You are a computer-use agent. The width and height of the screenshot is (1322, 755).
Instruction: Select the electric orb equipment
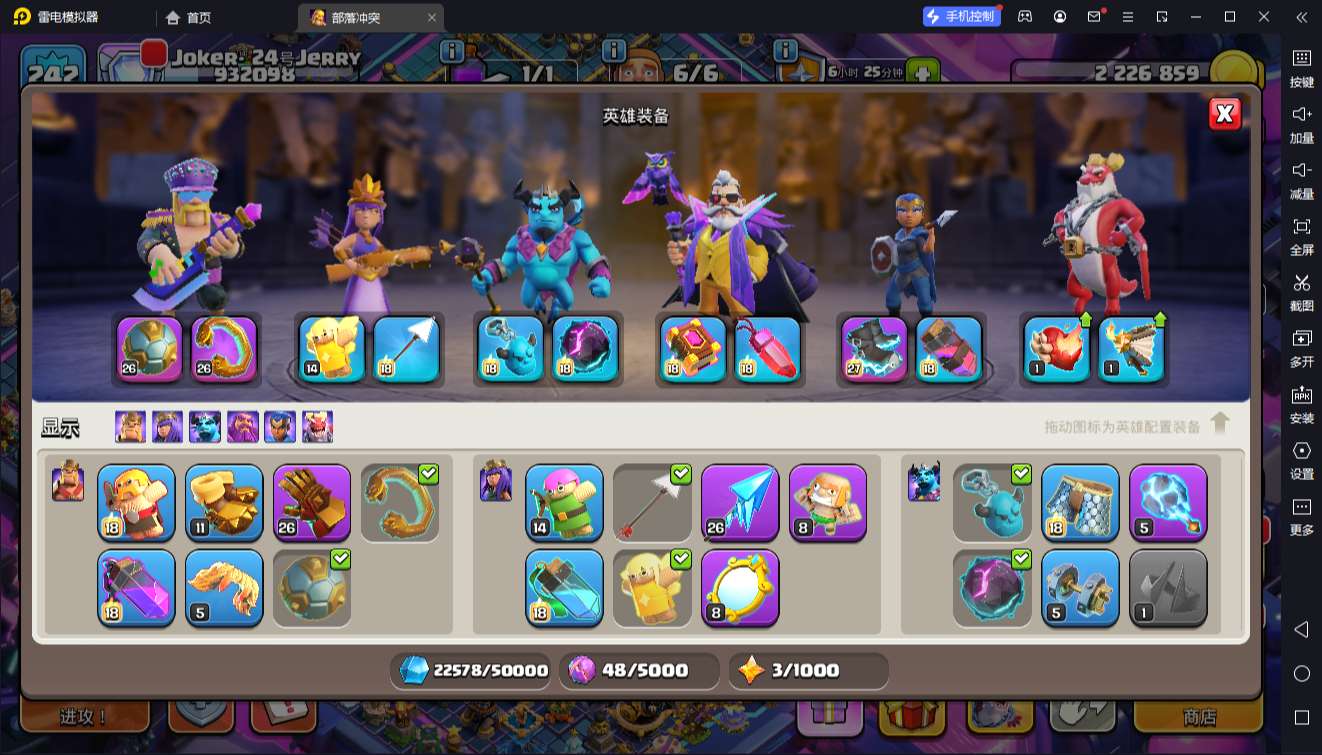pos(1168,502)
